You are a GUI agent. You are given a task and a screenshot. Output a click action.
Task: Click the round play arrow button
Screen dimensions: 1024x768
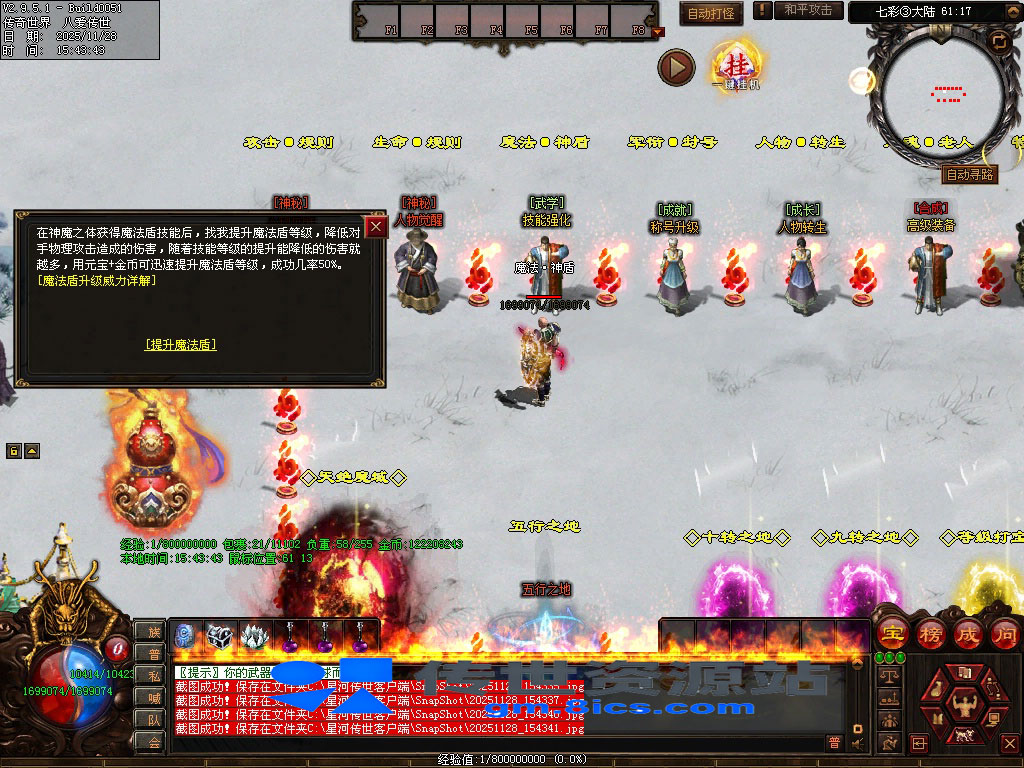pyautogui.click(x=676, y=68)
